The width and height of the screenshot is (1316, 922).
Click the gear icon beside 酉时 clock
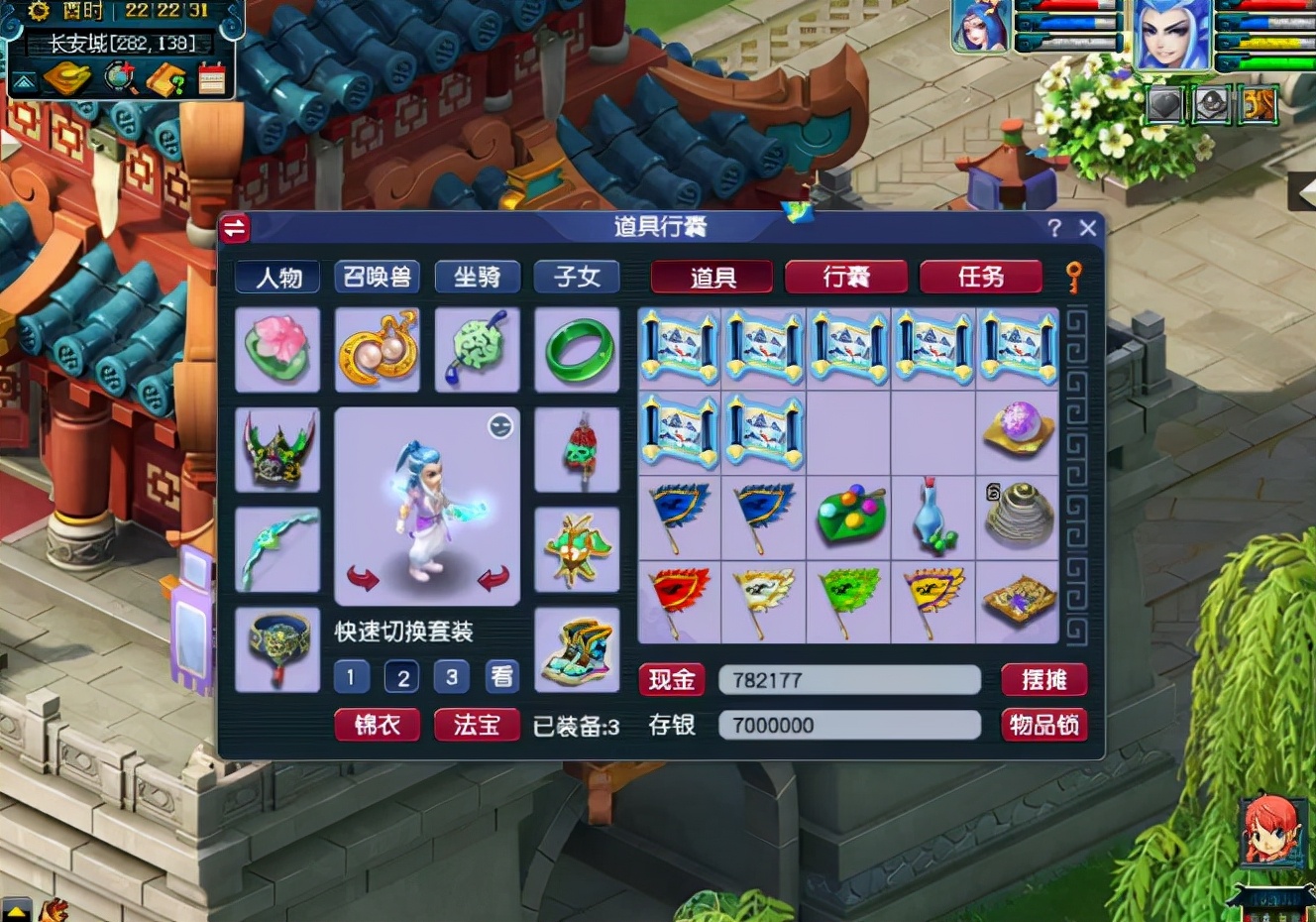coord(38,12)
